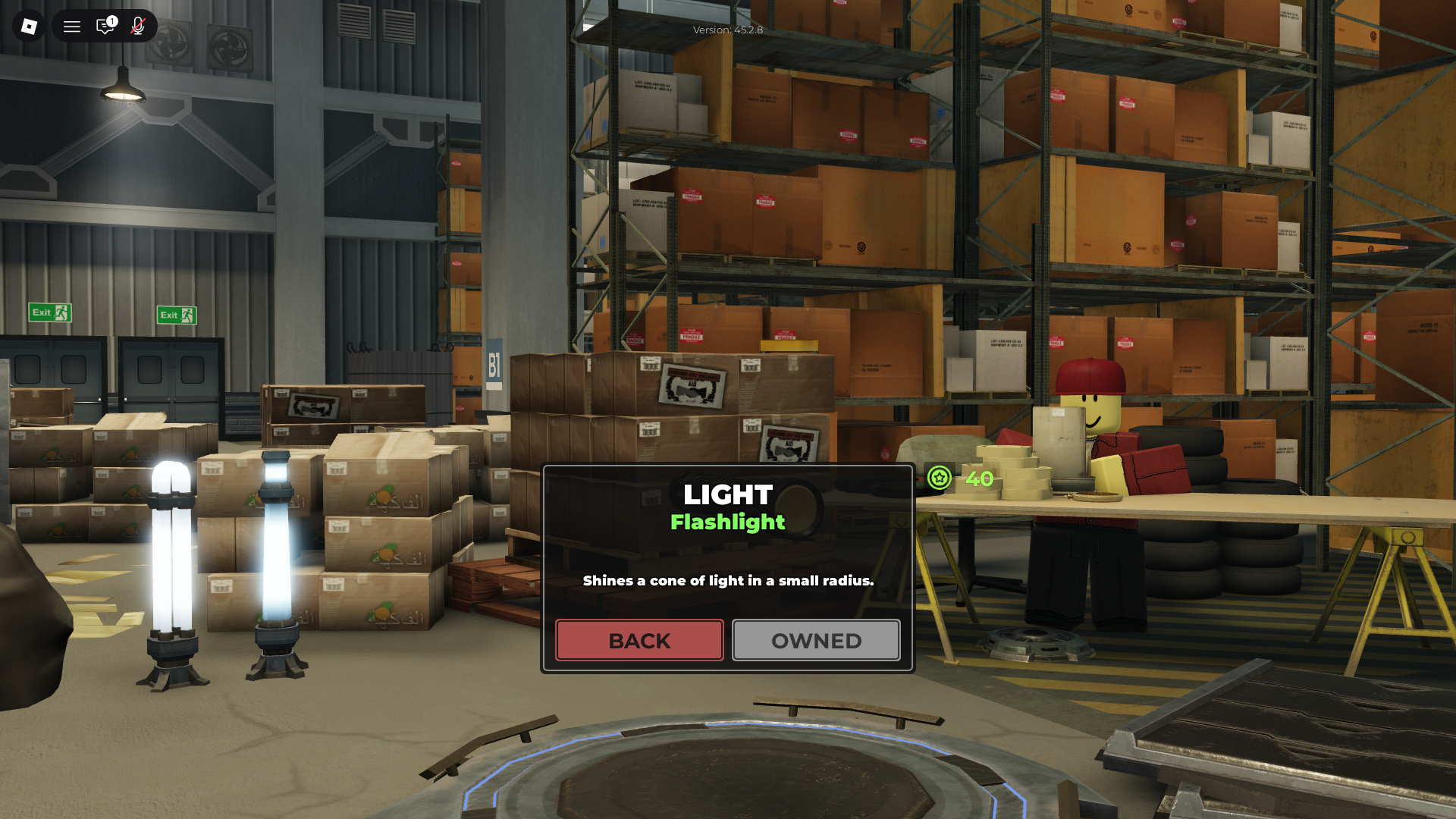The width and height of the screenshot is (1456, 819).
Task: Click the yellow sawhorse near the table
Action: (x=1395, y=591)
